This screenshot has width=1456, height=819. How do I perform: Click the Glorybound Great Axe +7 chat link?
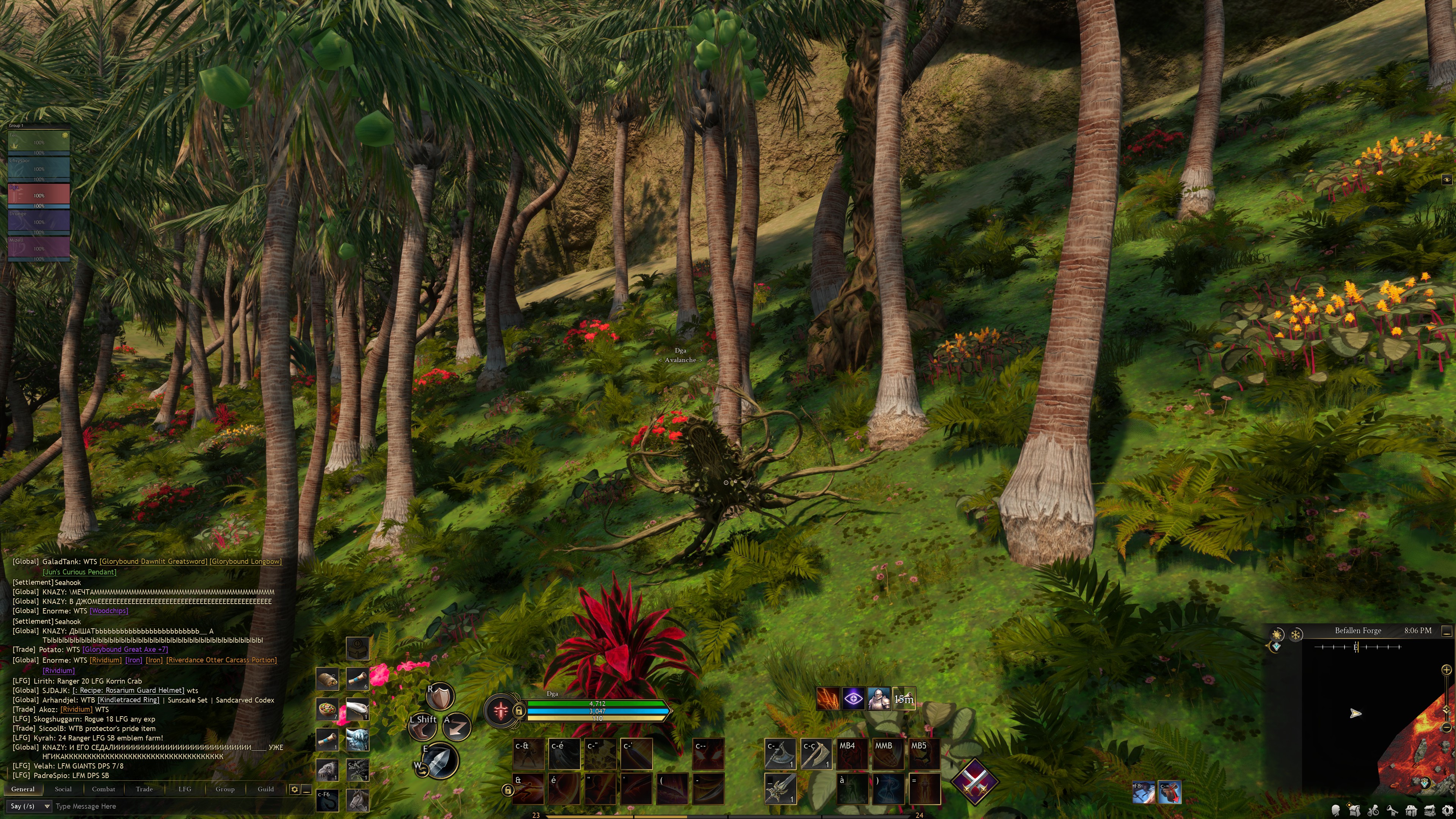click(x=125, y=650)
